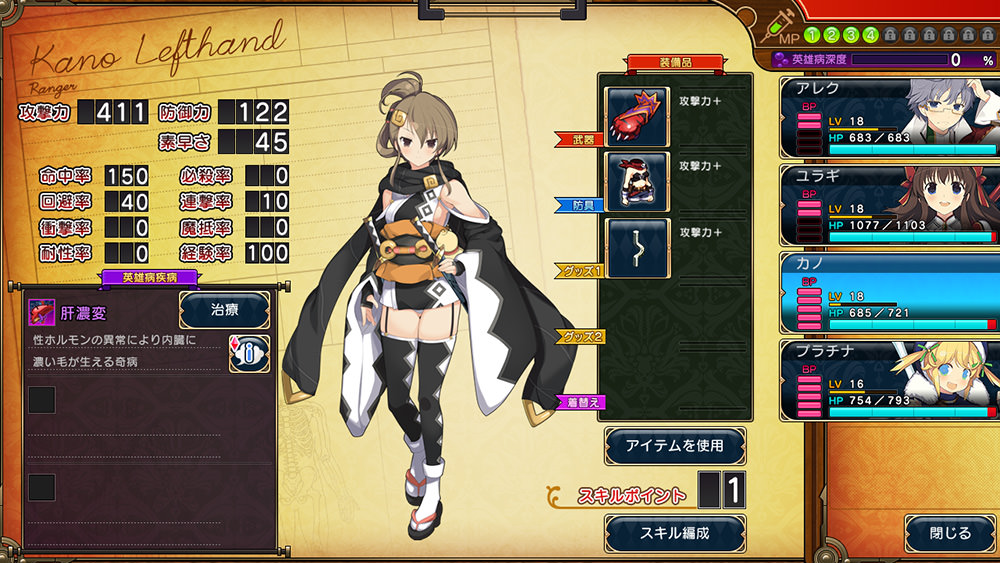Click the グッズ2 equipment label
Viewport: 1000px width, 563px height.
pyautogui.click(x=580, y=337)
